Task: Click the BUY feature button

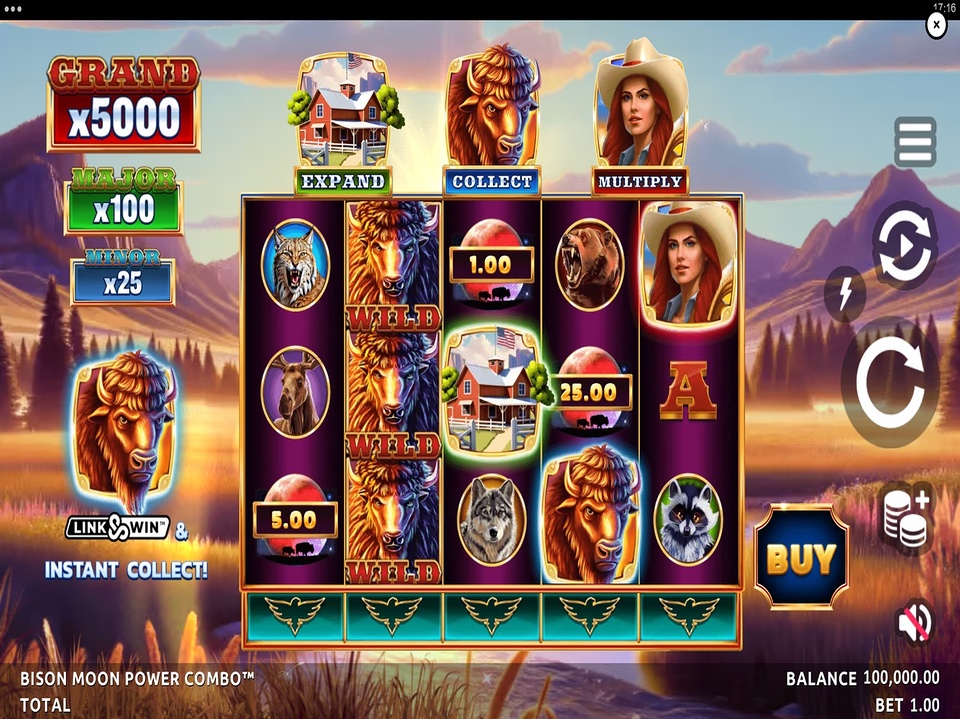Action: point(801,557)
